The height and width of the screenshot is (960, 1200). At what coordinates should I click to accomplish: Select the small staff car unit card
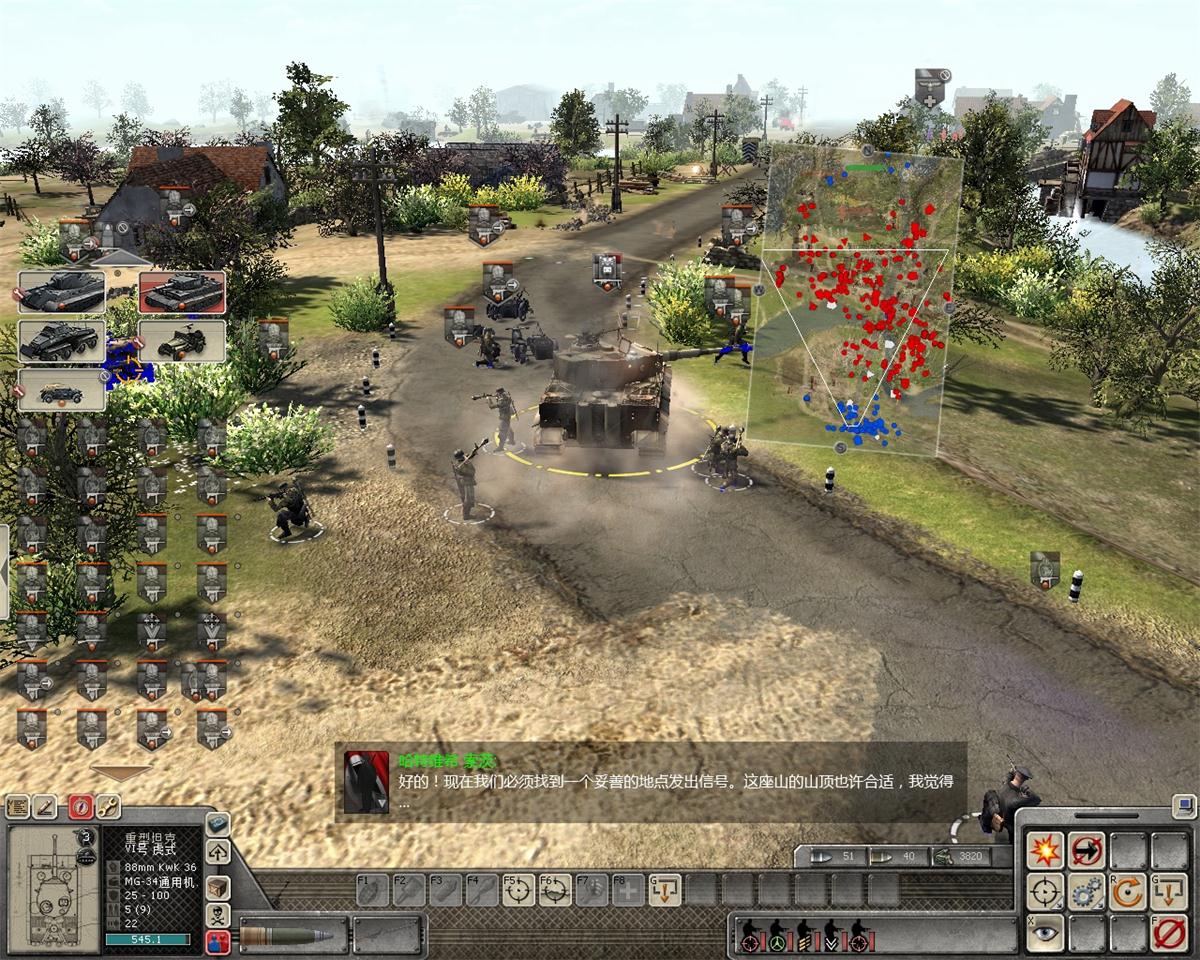(61, 390)
